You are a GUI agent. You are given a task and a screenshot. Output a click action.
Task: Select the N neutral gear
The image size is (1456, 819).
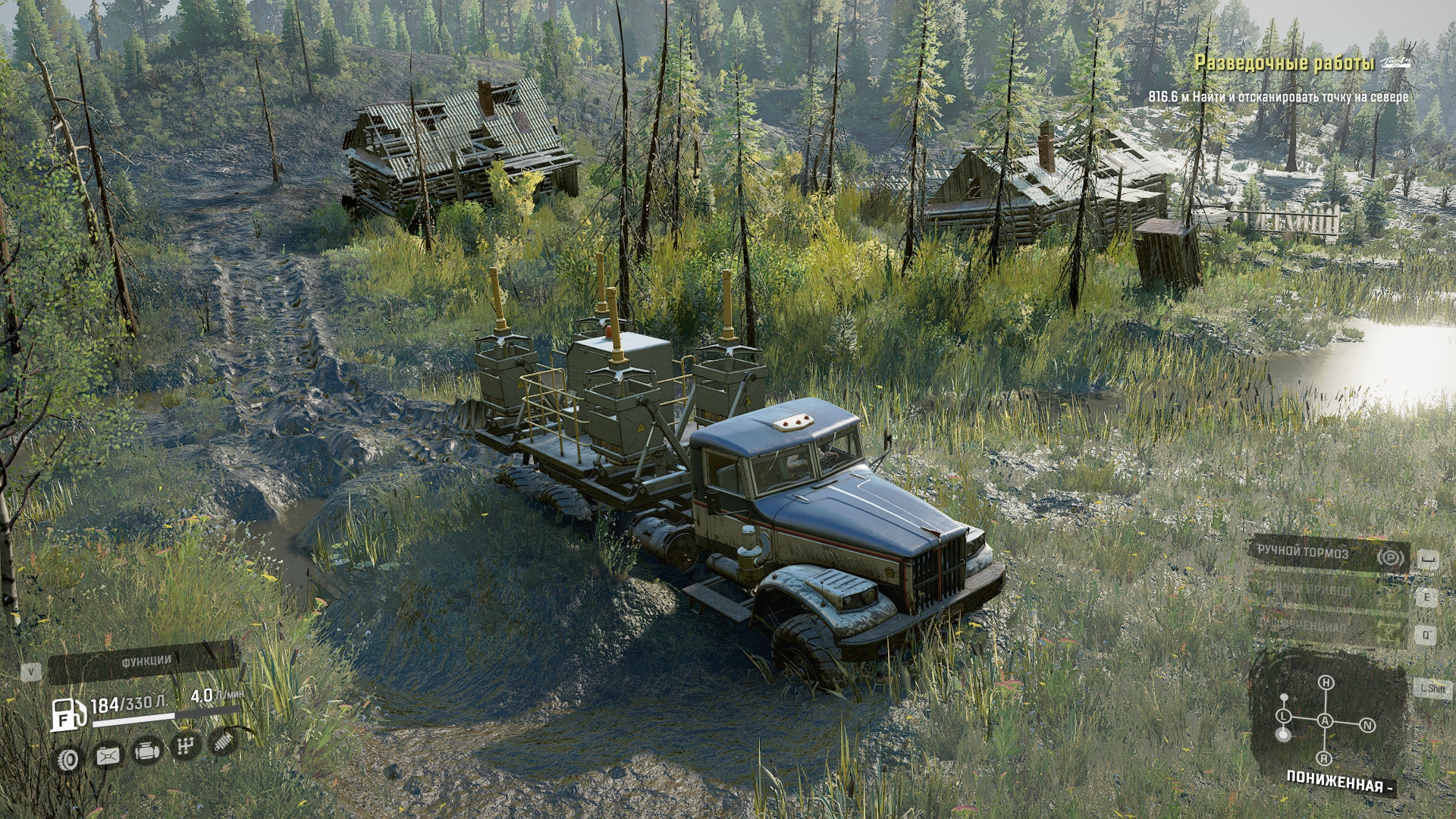coord(1367,726)
